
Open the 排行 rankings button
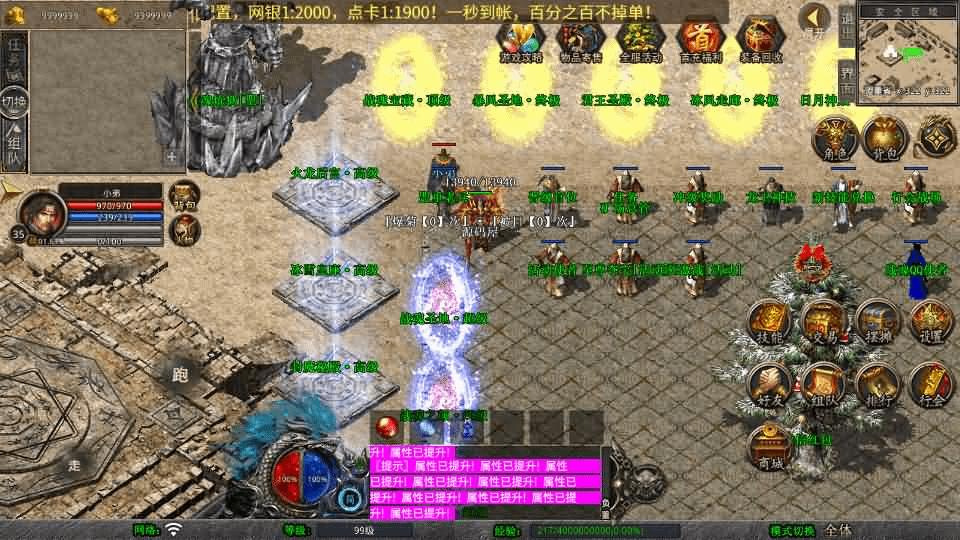pos(877,385)
